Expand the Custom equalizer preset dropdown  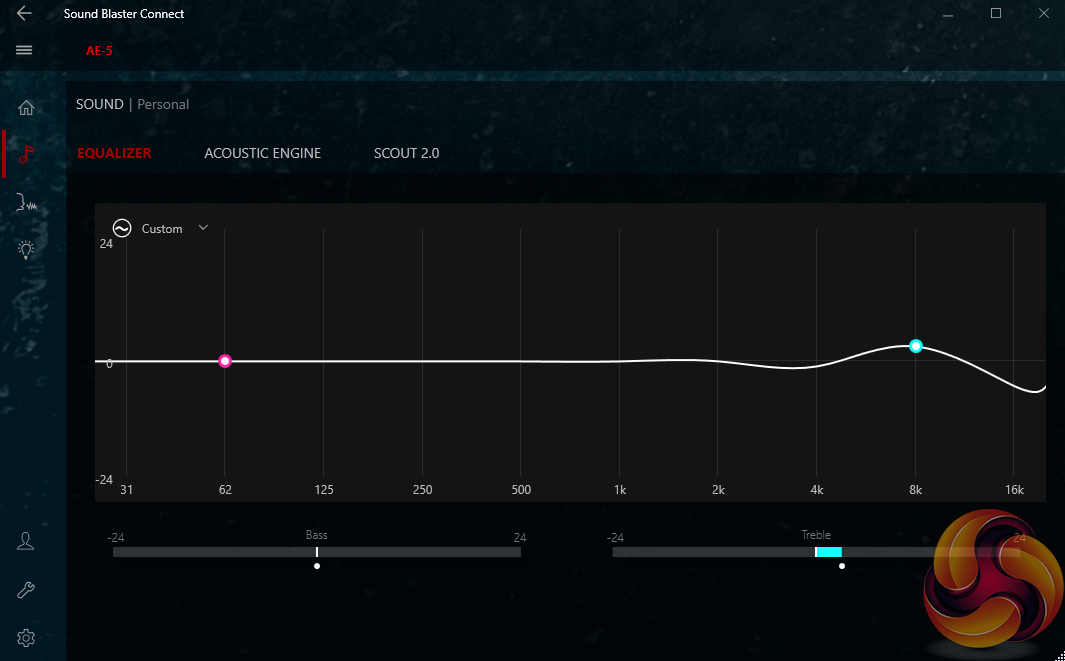pos(203,228)
